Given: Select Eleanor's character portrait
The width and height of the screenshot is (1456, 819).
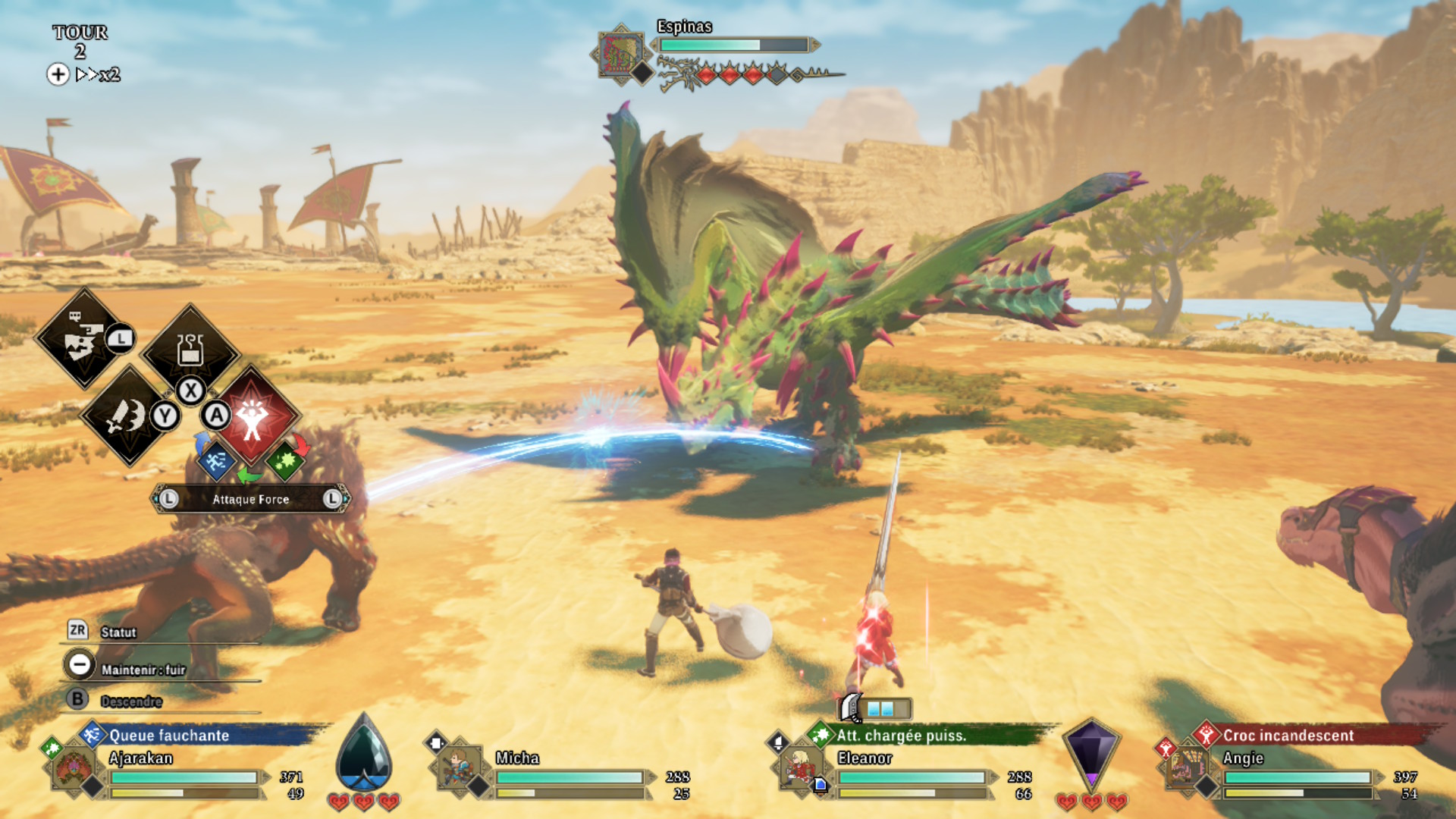Looking at the screenshot, I should (x=799, y=768).
